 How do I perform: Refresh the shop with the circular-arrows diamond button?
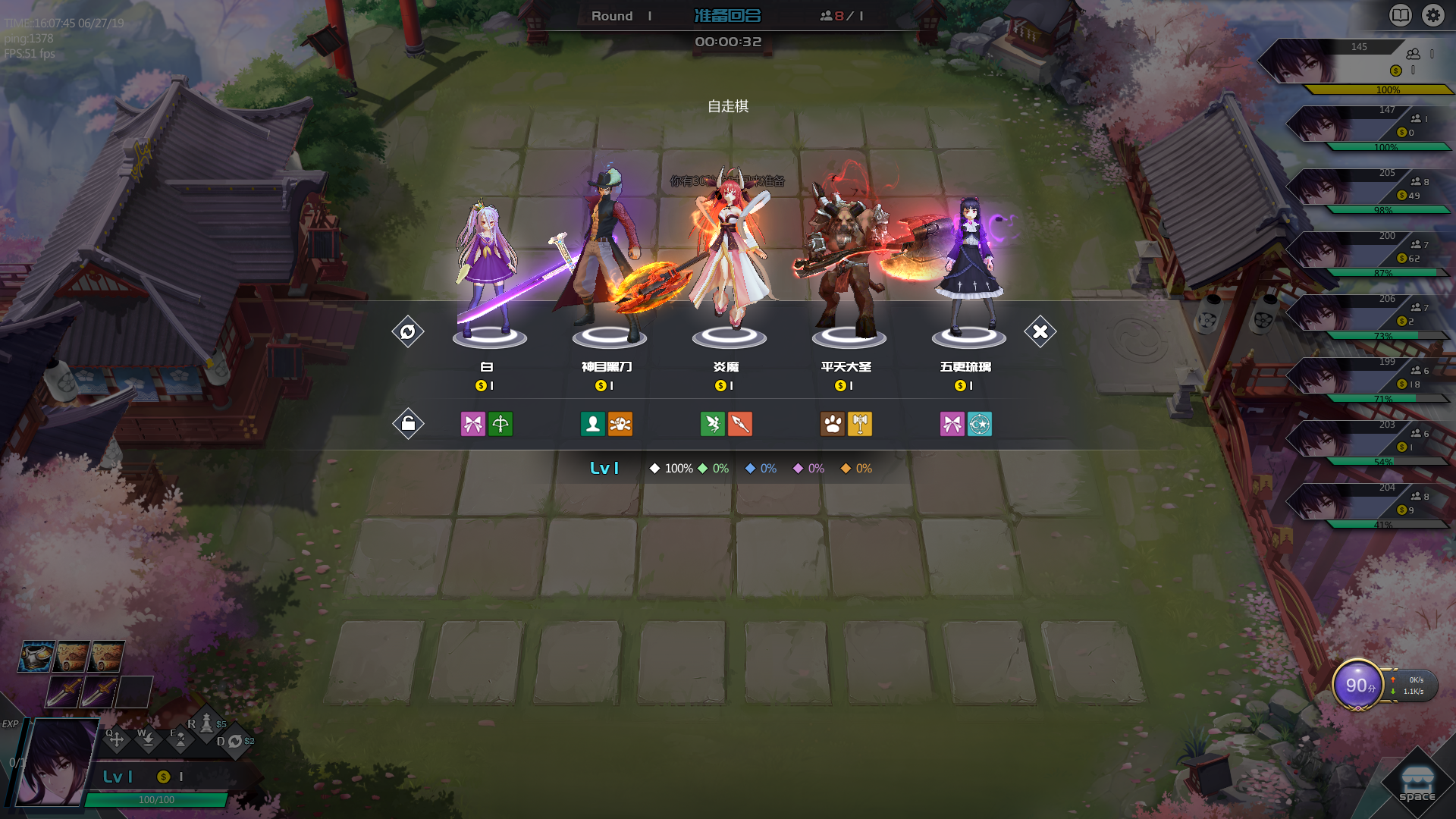(x=408, y=331)
